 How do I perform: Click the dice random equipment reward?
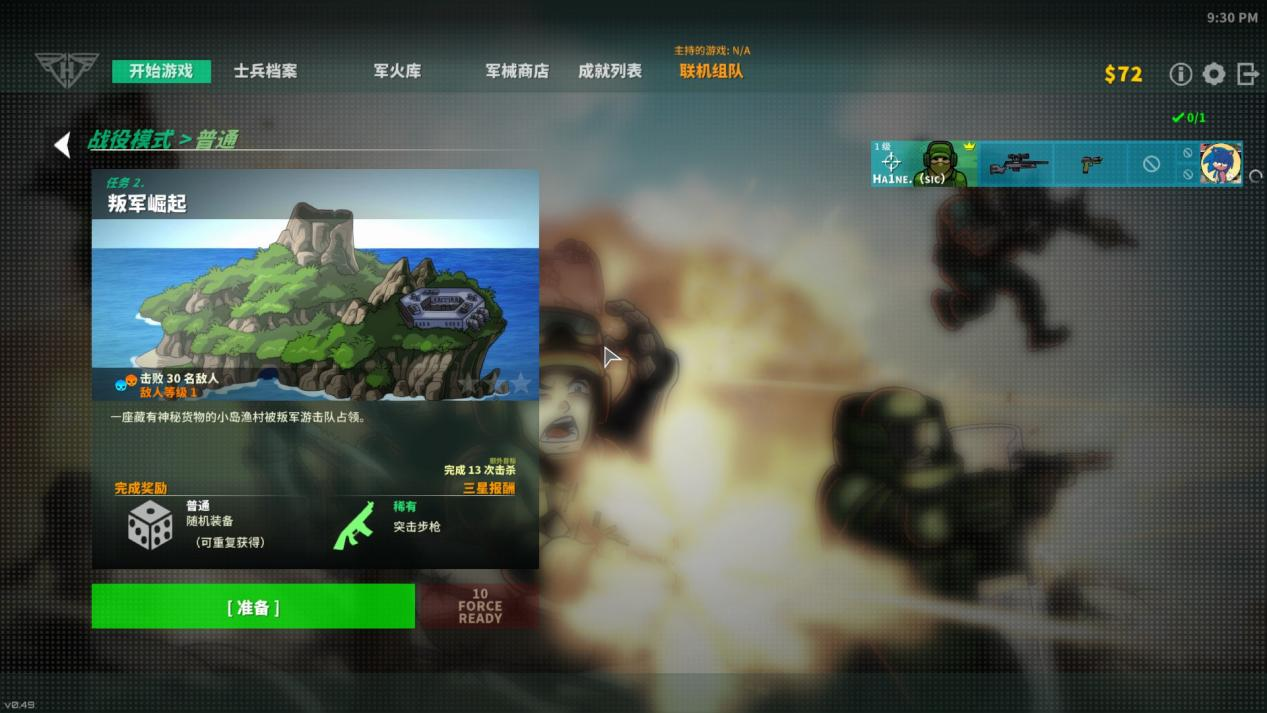tap(150, 526)
